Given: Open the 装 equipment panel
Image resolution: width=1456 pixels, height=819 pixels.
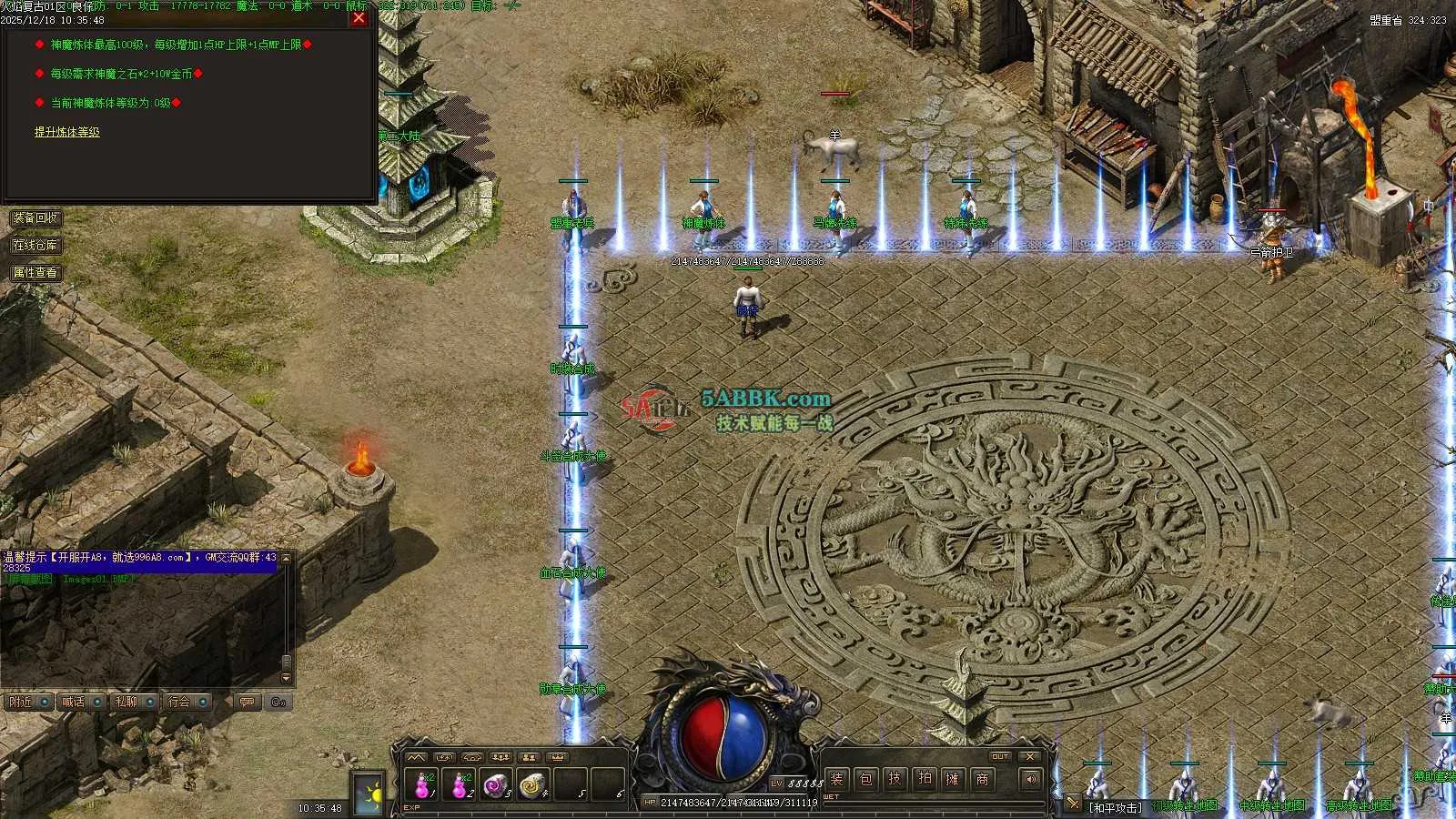Looking at the screenshot, I should click(x=836, y=779).
